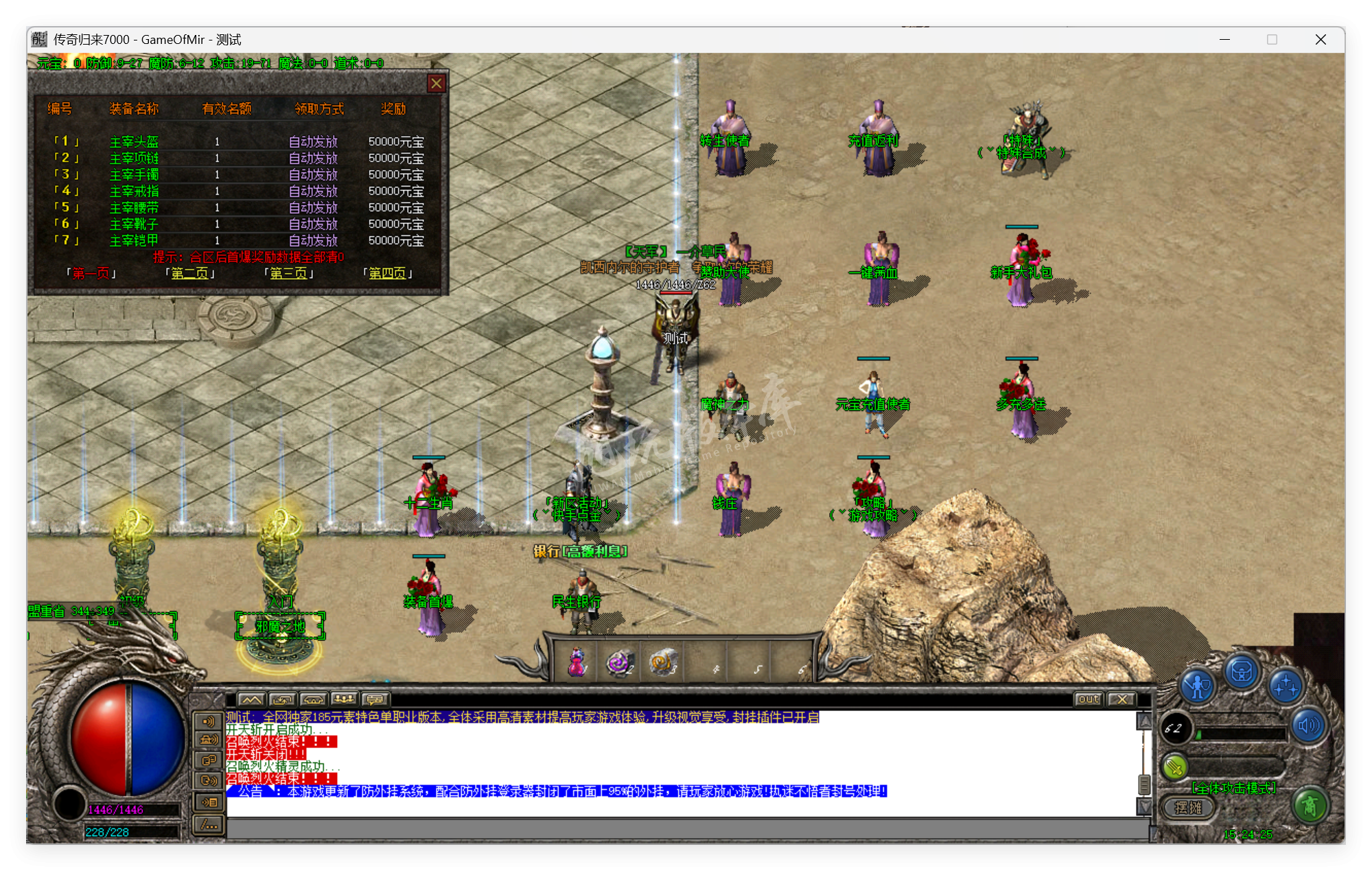Click the party members icon above the chat window
Screen dimensions: 1372x871
tap(344, 699)
